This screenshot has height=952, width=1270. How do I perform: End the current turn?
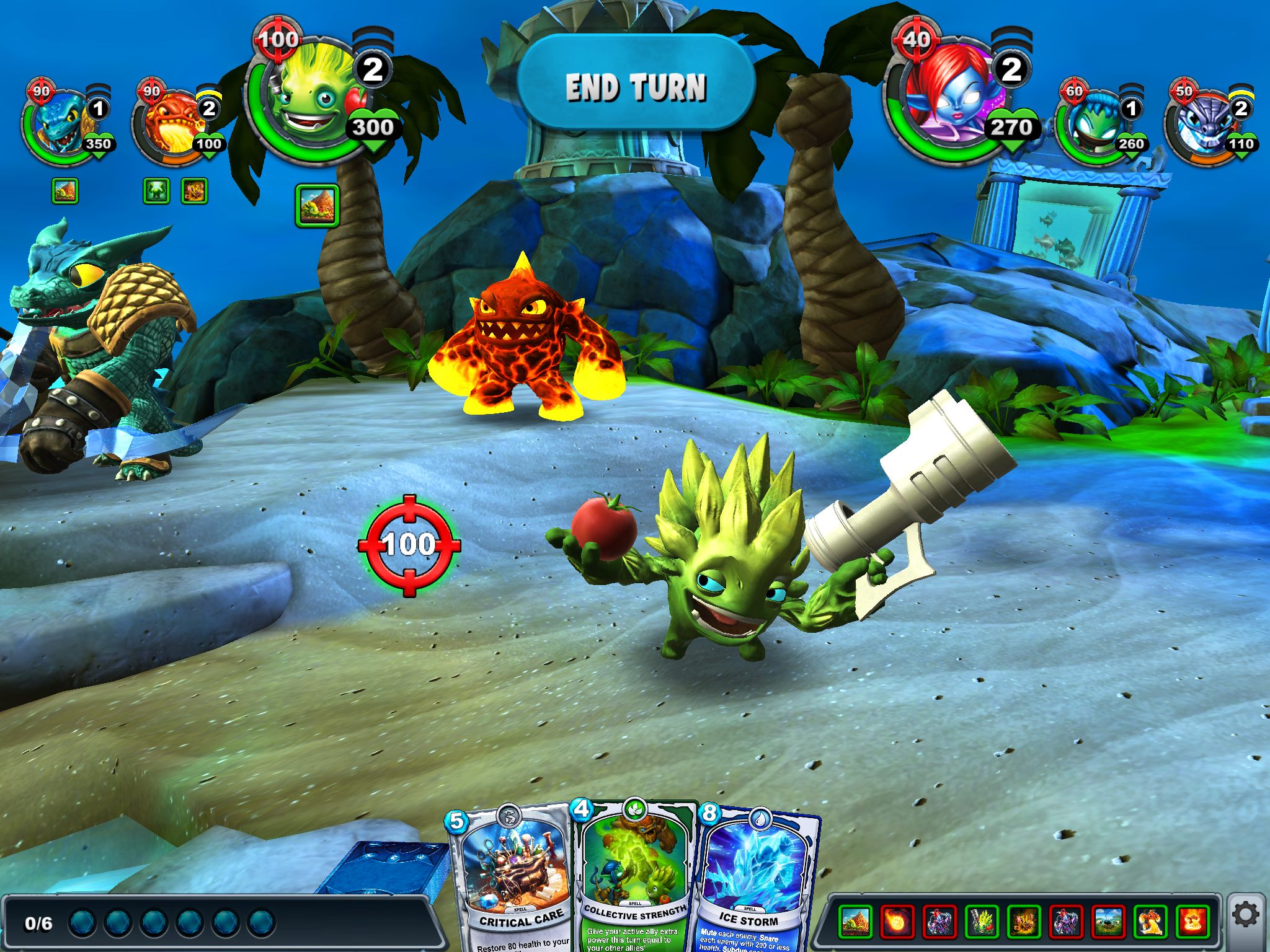(636, 86)
